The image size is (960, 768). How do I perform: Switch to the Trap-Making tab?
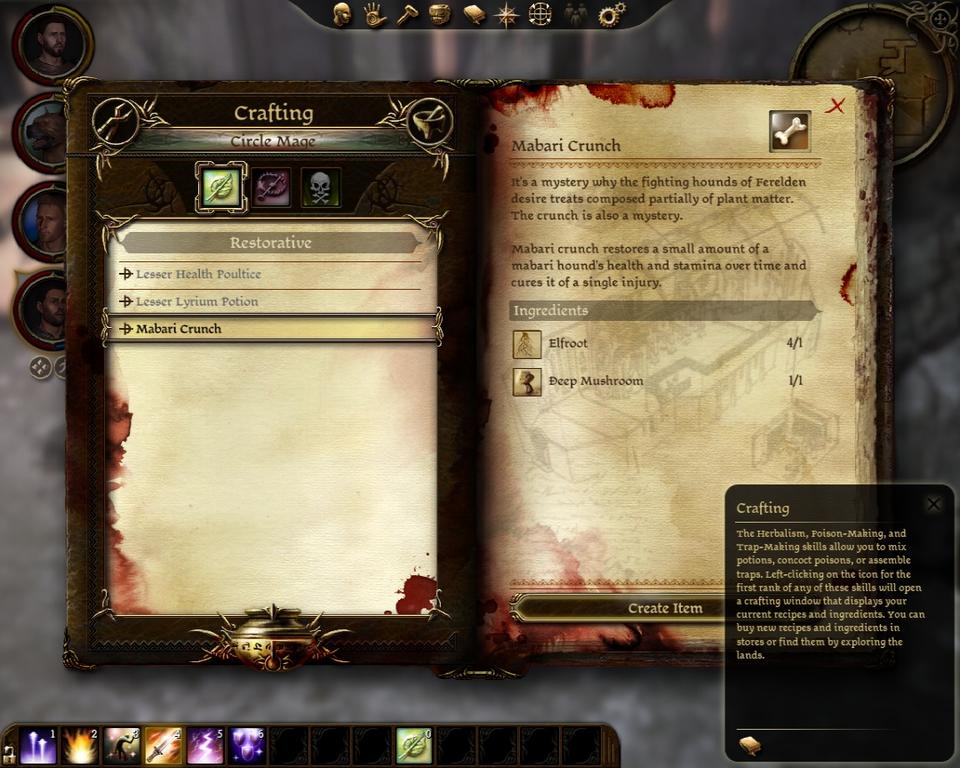(x=271, y=187)
